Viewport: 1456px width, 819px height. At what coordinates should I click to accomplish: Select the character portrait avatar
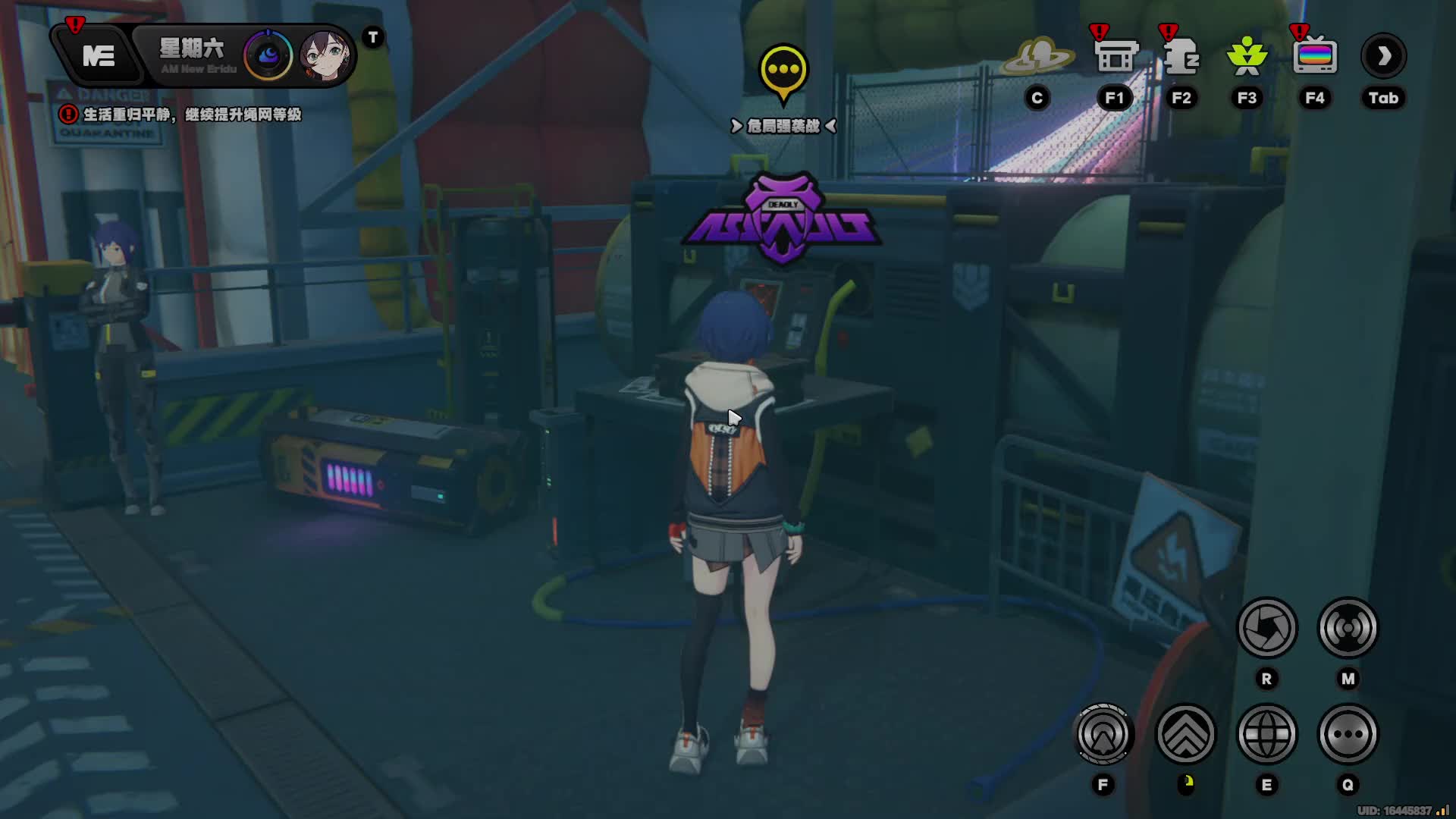point(326,55)
